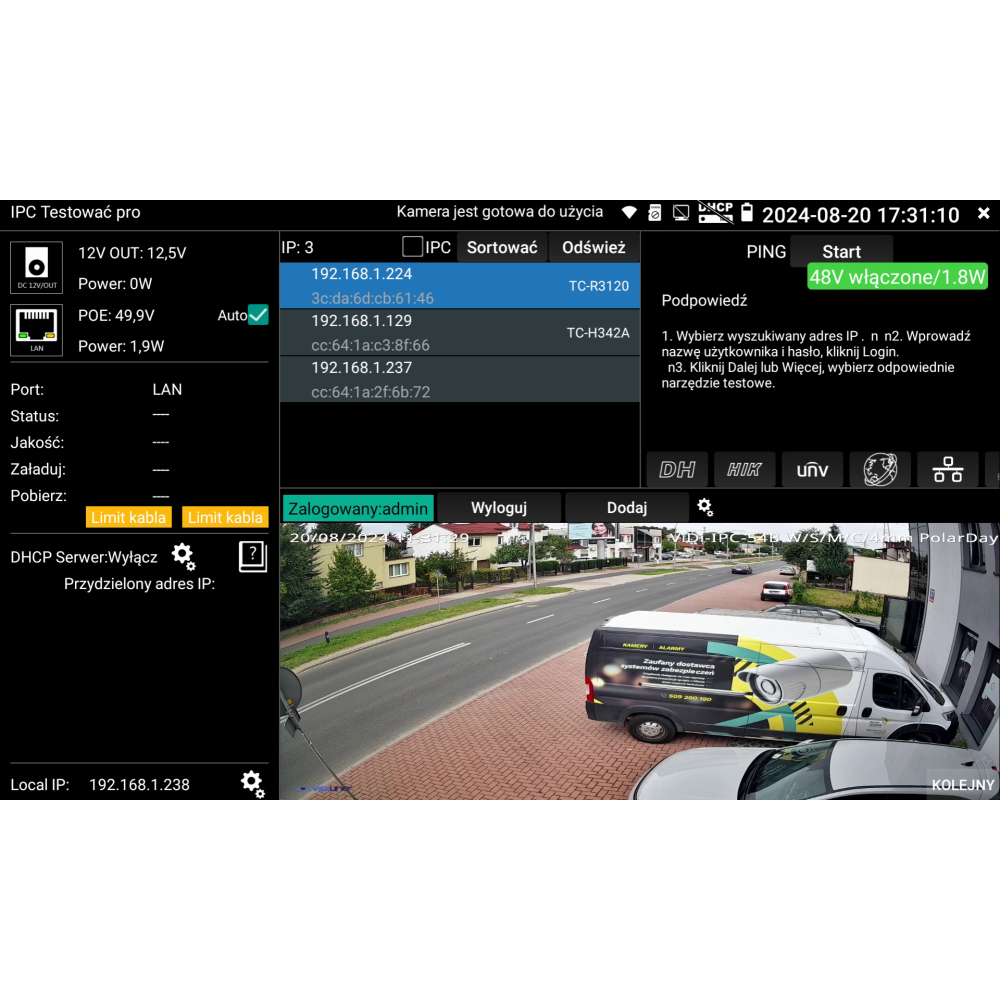Open Local IP gear settings
The width and height of the screenshot is (1000, 1000).
click(252, 783)
